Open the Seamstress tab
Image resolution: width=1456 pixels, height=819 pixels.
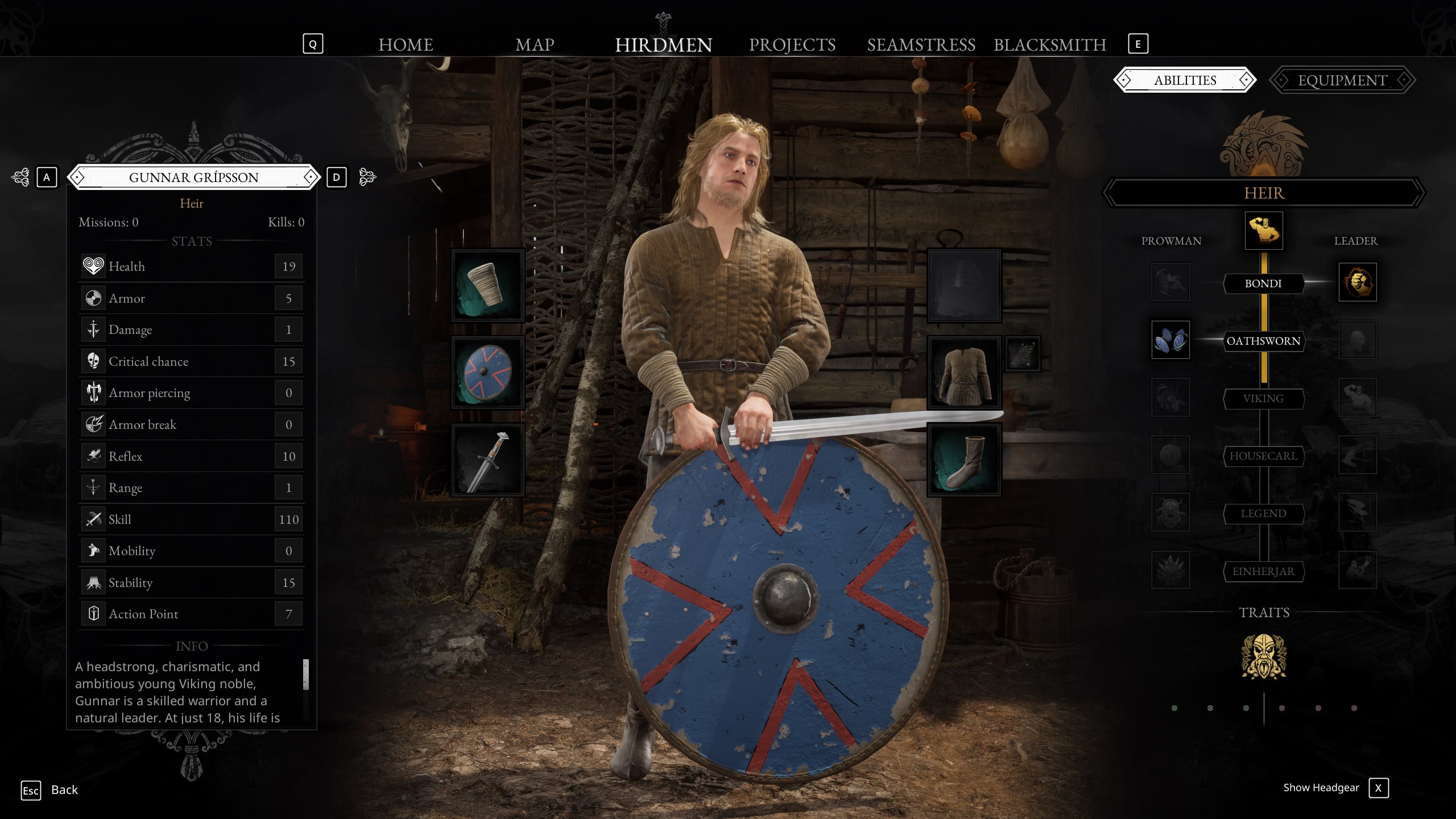(921, 44)
